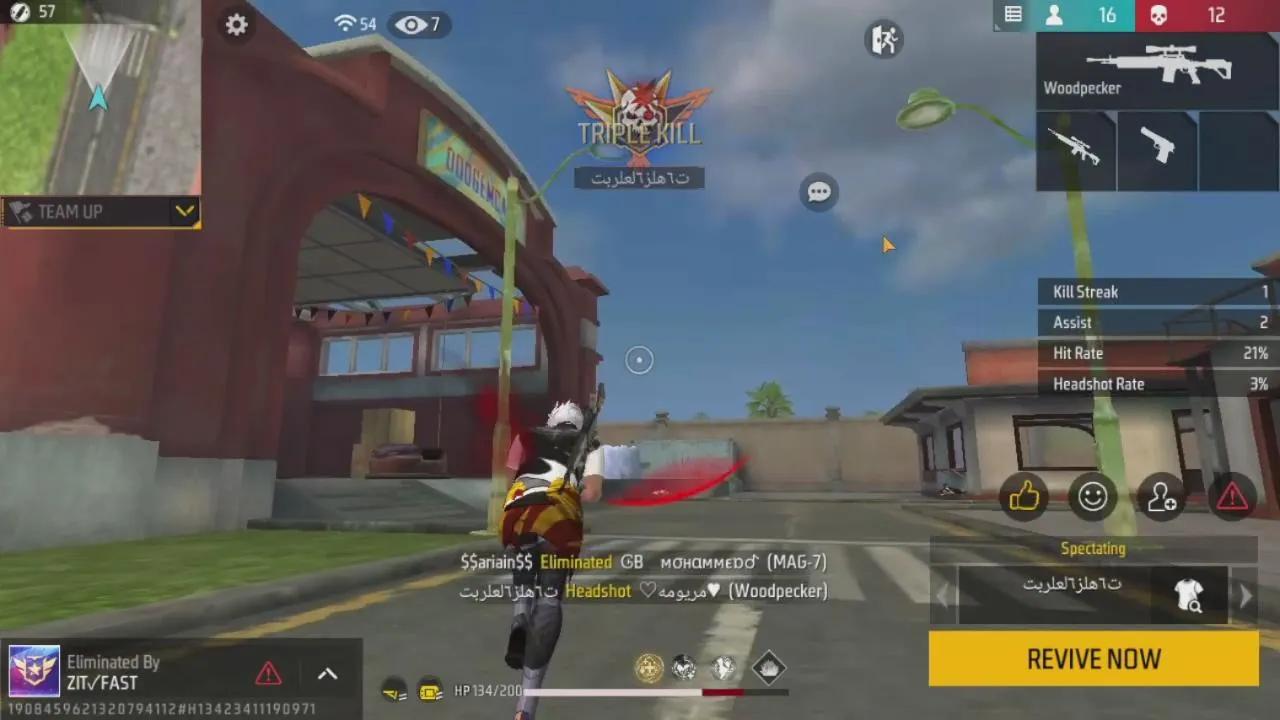This screenshot has height=720, width=1280.
Task: Open the match scoreboard grid icon
Action: coord(1011,14)
